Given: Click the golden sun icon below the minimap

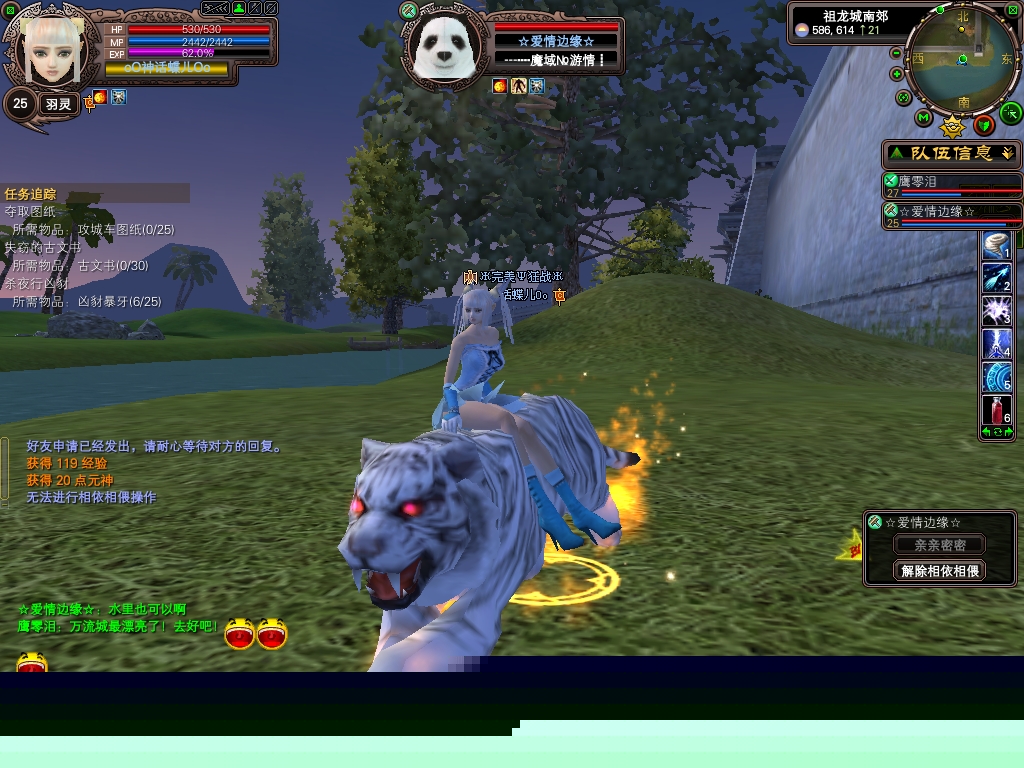Looking at the screenshot, I should (x=953, y=126).
